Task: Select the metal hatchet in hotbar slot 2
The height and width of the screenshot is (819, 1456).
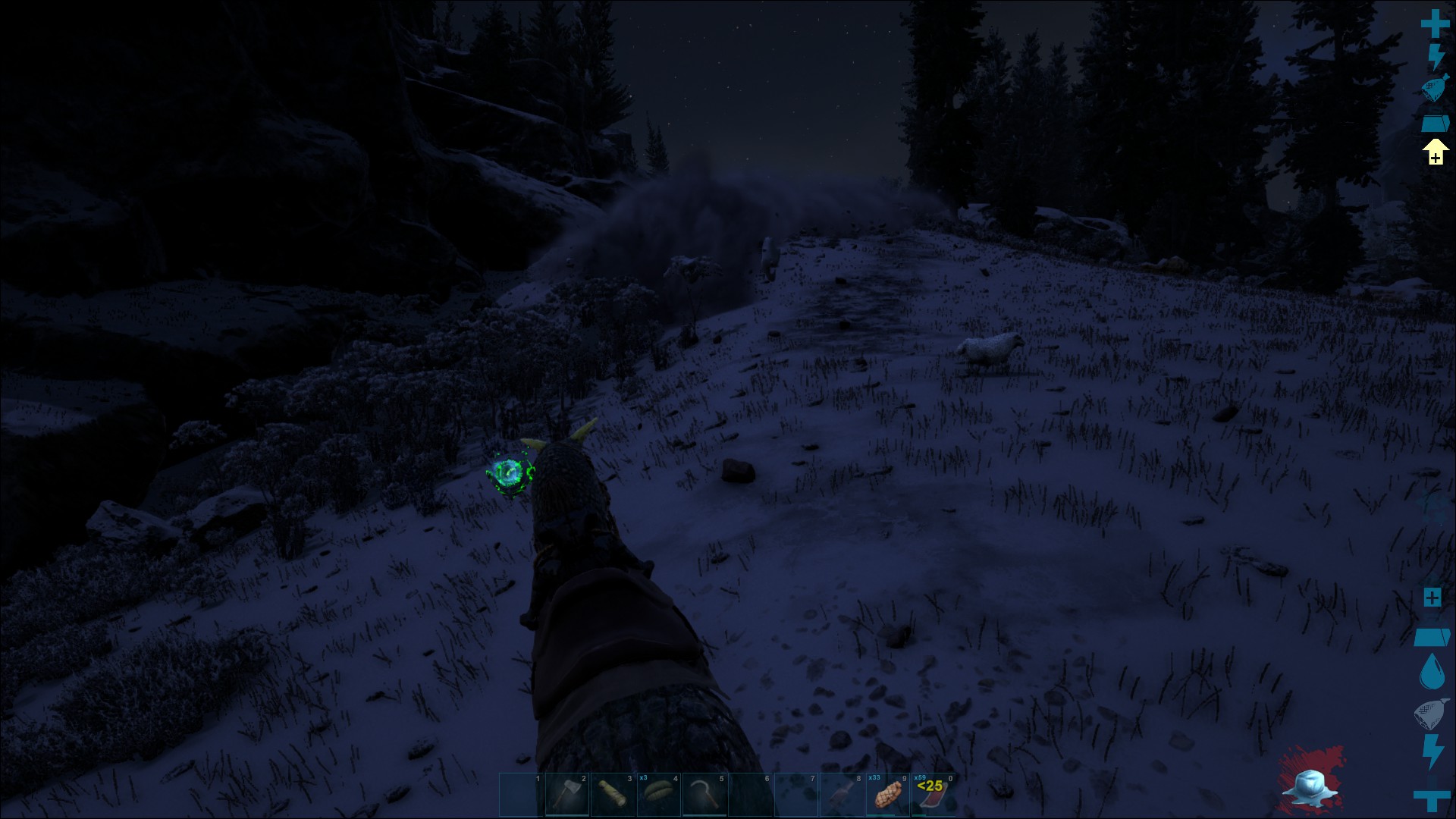Action: (x=566, y=795)
